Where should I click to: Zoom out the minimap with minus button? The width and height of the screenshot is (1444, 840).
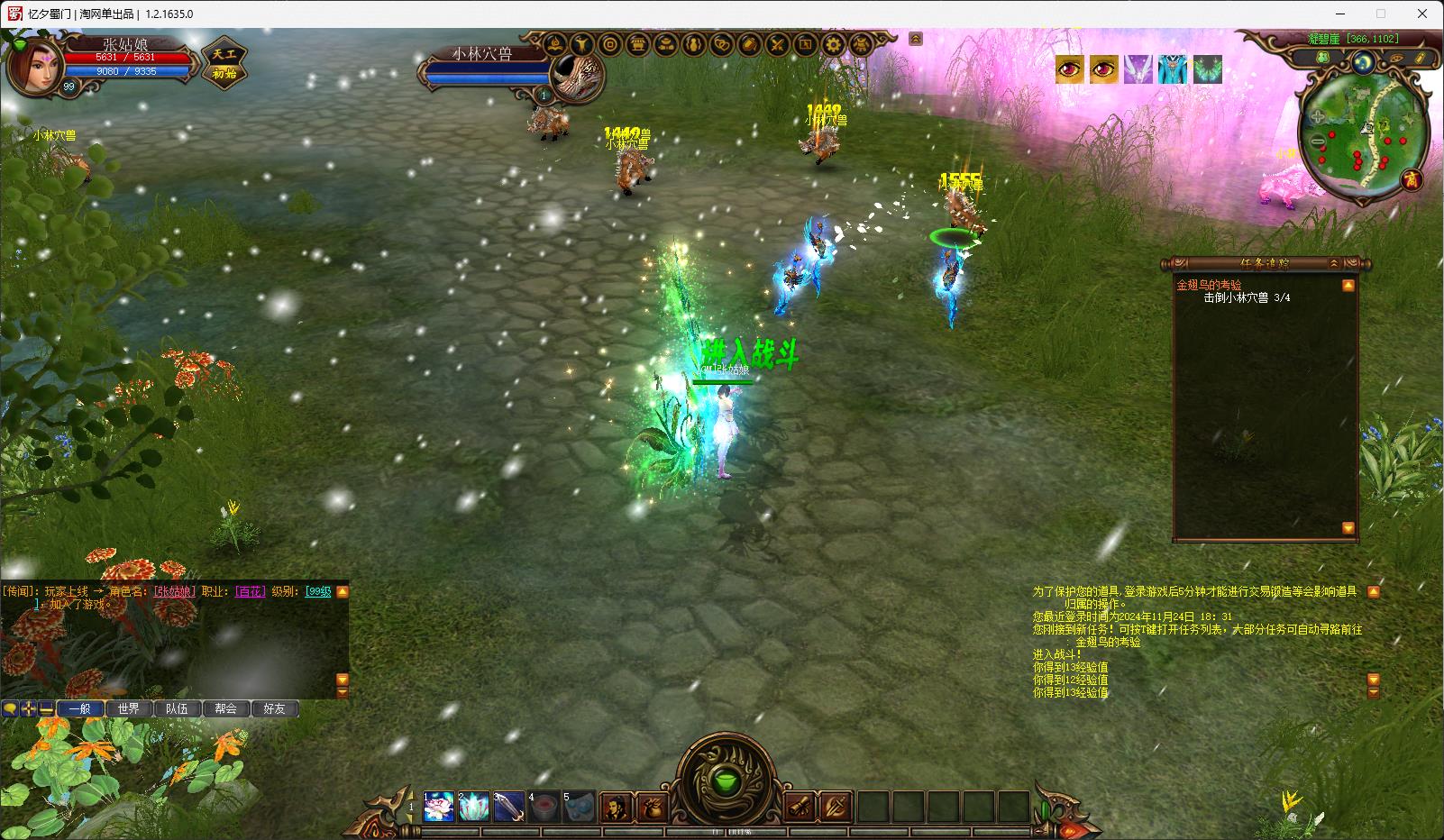(1320, 142)
